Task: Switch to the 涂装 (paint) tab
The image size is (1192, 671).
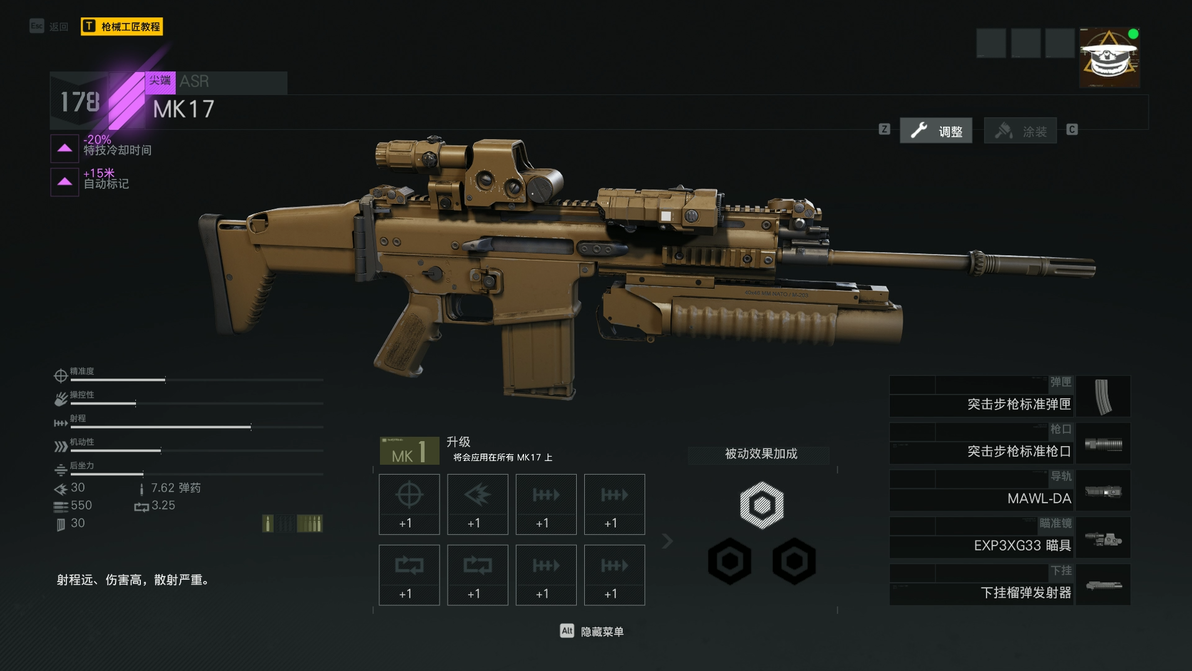Action: (1021, 130)
